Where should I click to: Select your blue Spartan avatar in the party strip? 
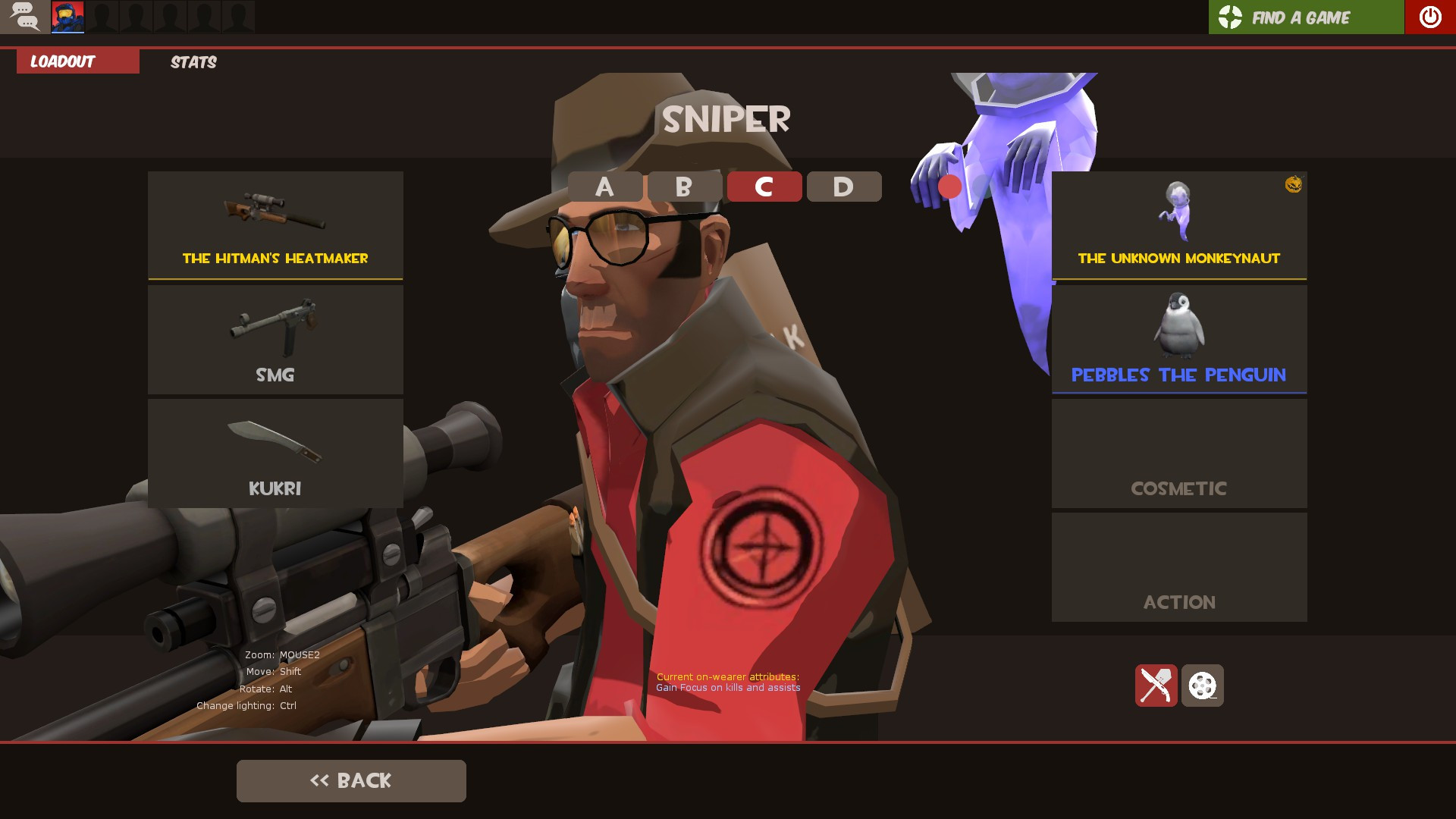pos(67,16)
